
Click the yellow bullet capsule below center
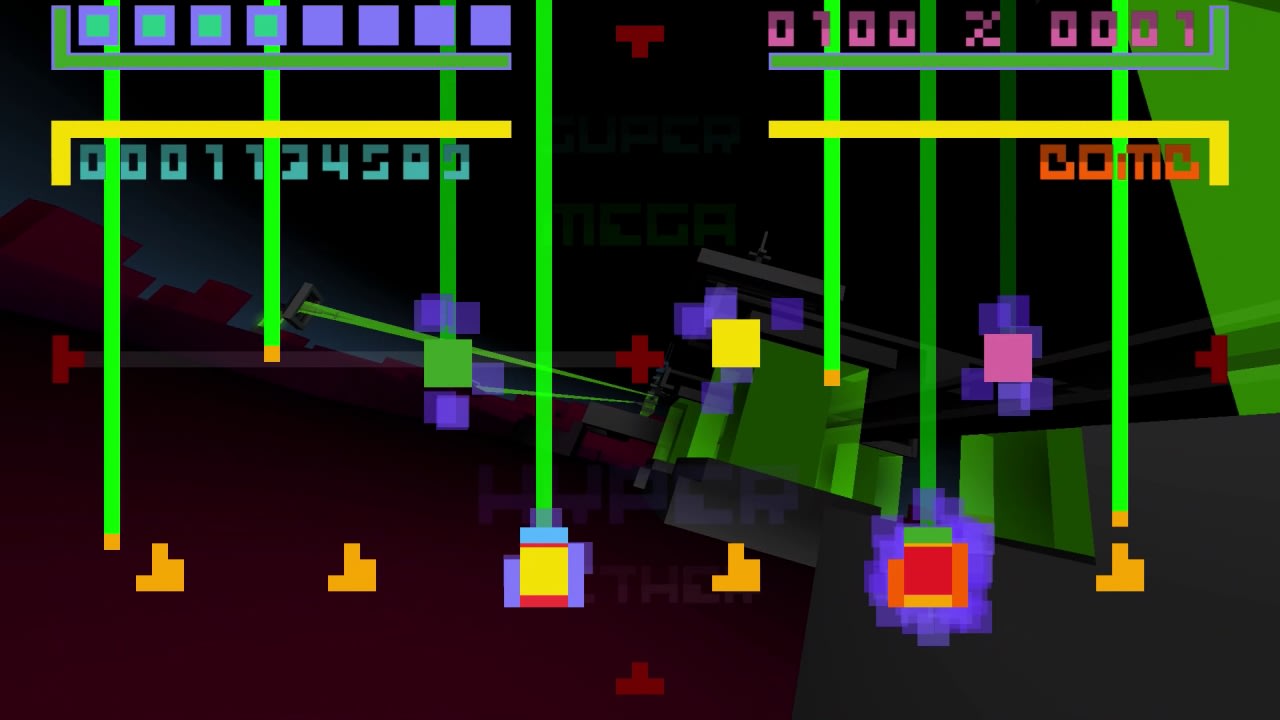point(546,572)
